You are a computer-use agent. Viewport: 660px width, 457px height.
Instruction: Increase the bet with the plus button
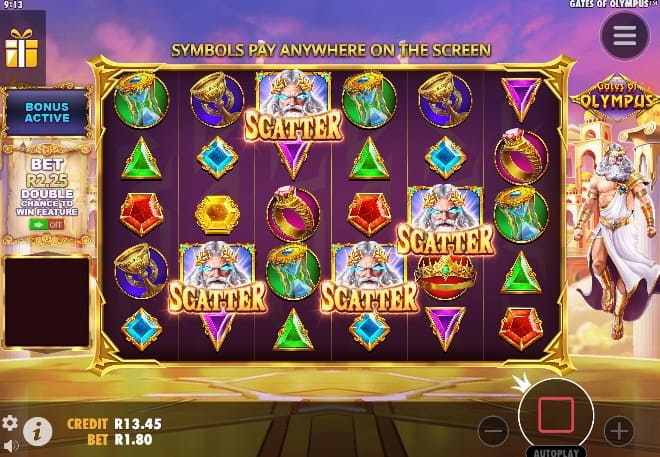(x=619, y=431)
